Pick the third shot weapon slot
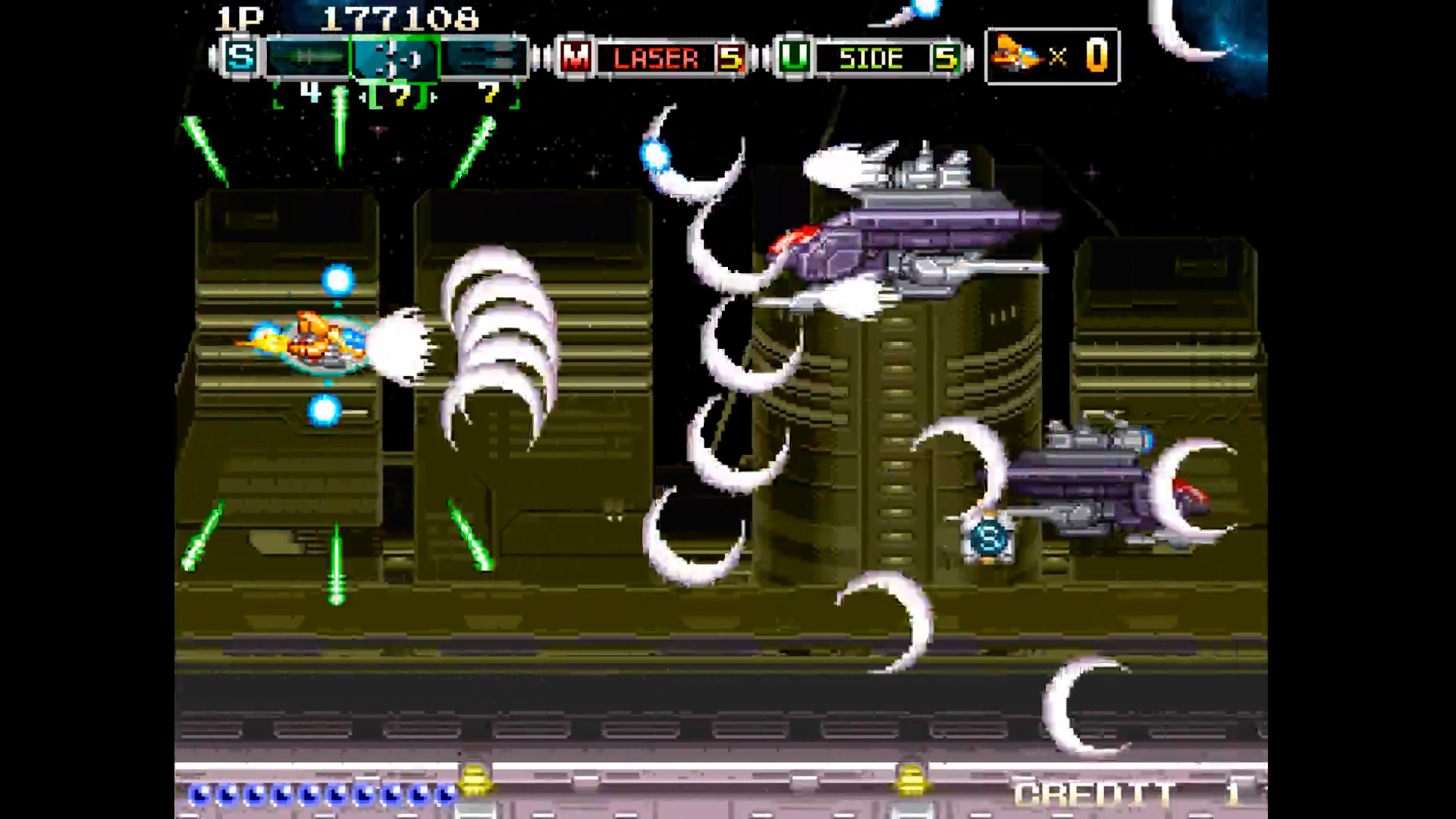This screenshot has height=819, width=1456. coord(484,58)
